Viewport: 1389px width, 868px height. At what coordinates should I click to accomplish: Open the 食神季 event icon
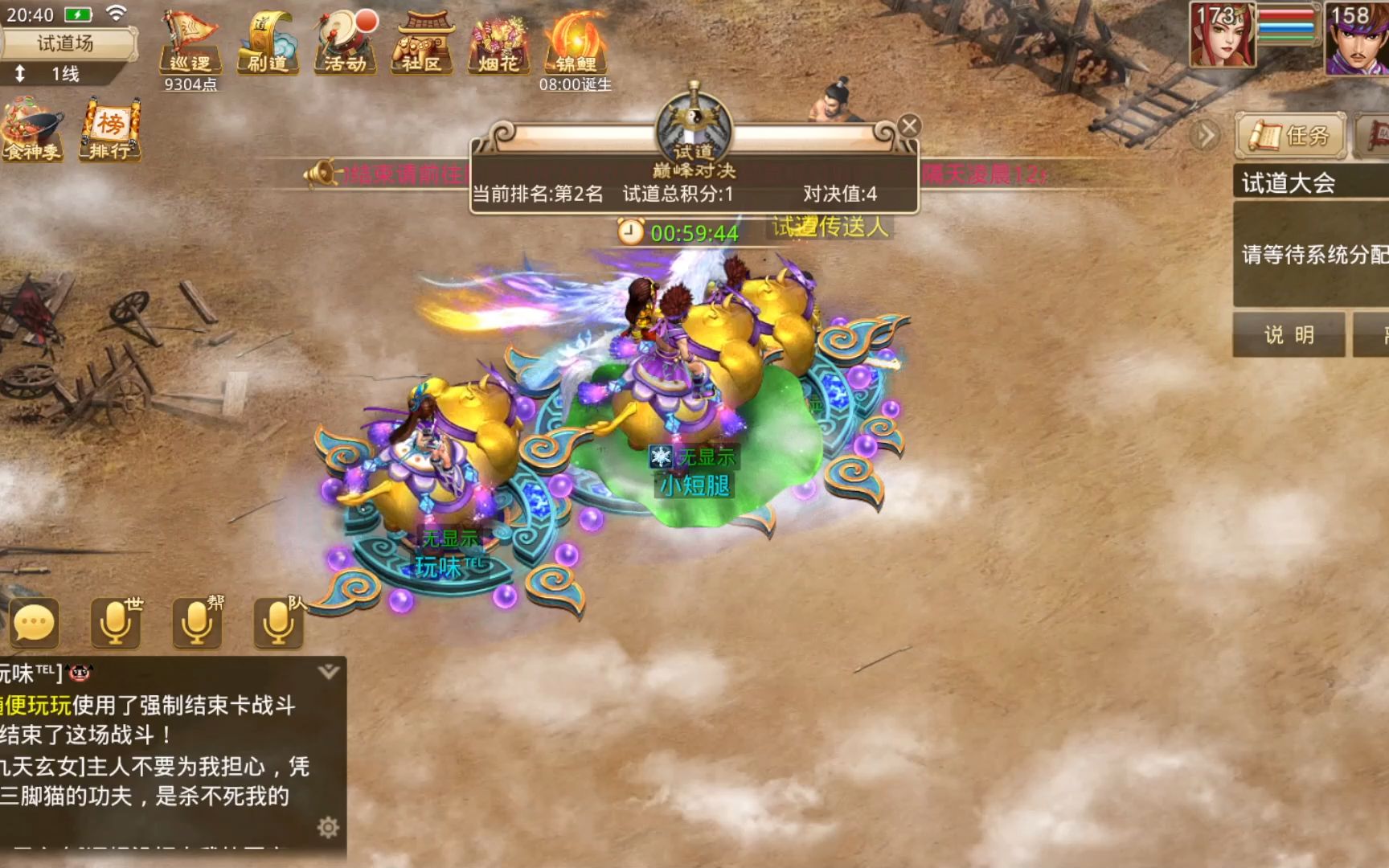pyautogui.click(x=32, y=129)
